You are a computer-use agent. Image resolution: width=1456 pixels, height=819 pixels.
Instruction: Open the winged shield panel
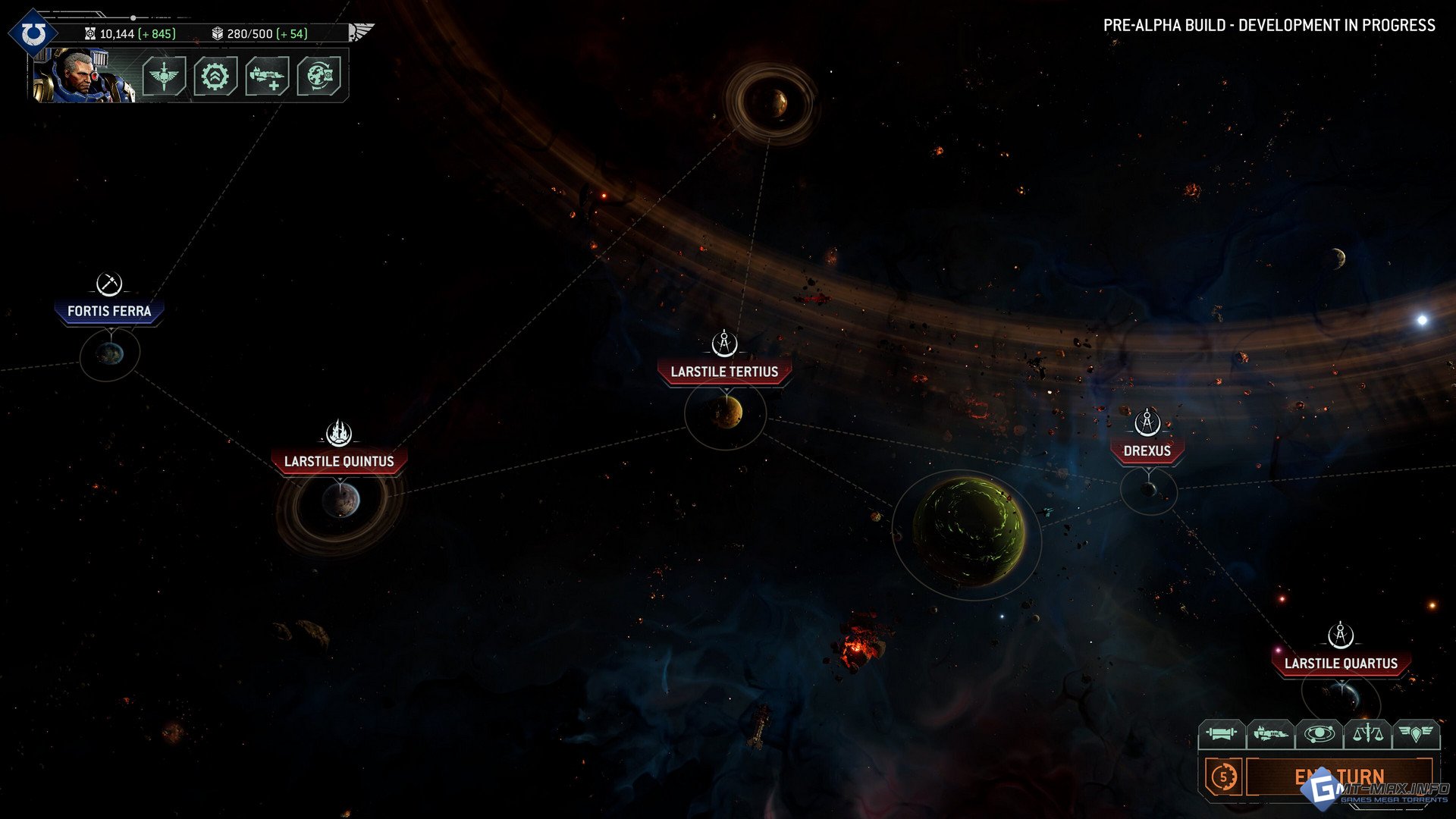click(1415, 733)
